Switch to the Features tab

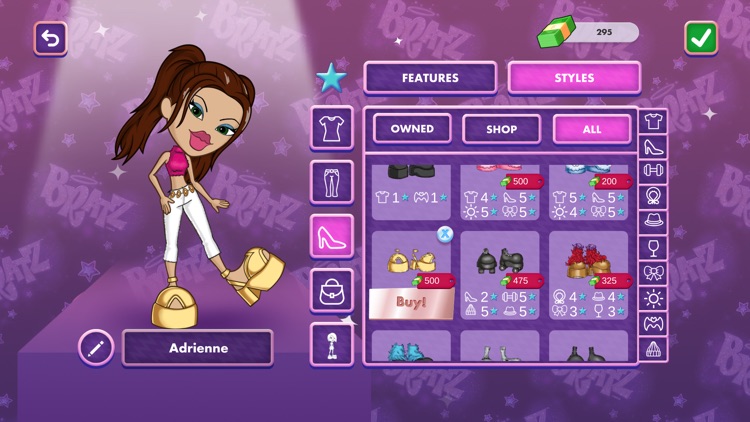pyautogui.click(x=430, y=77)
